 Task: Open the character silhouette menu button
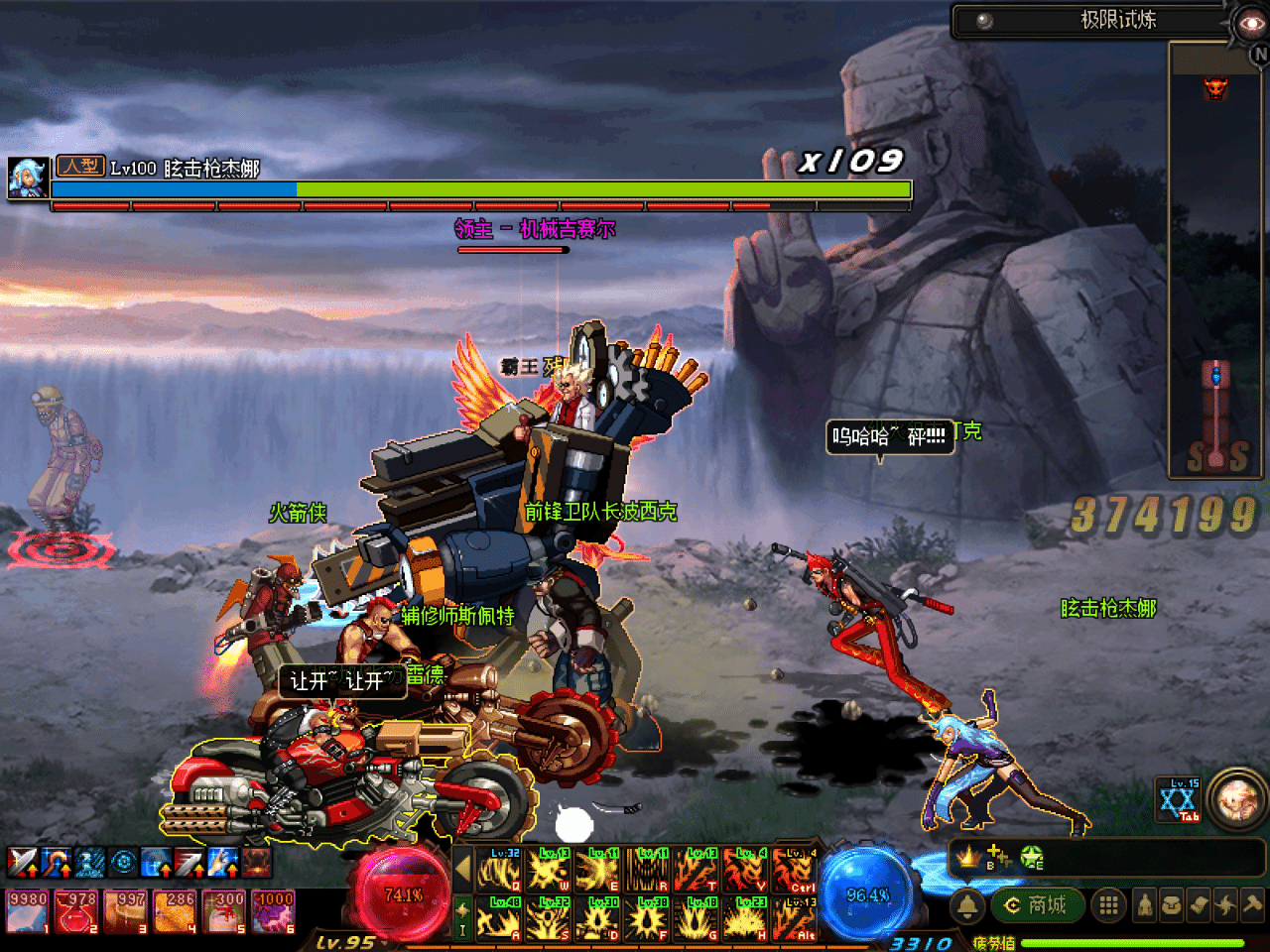pos(1145,905)
